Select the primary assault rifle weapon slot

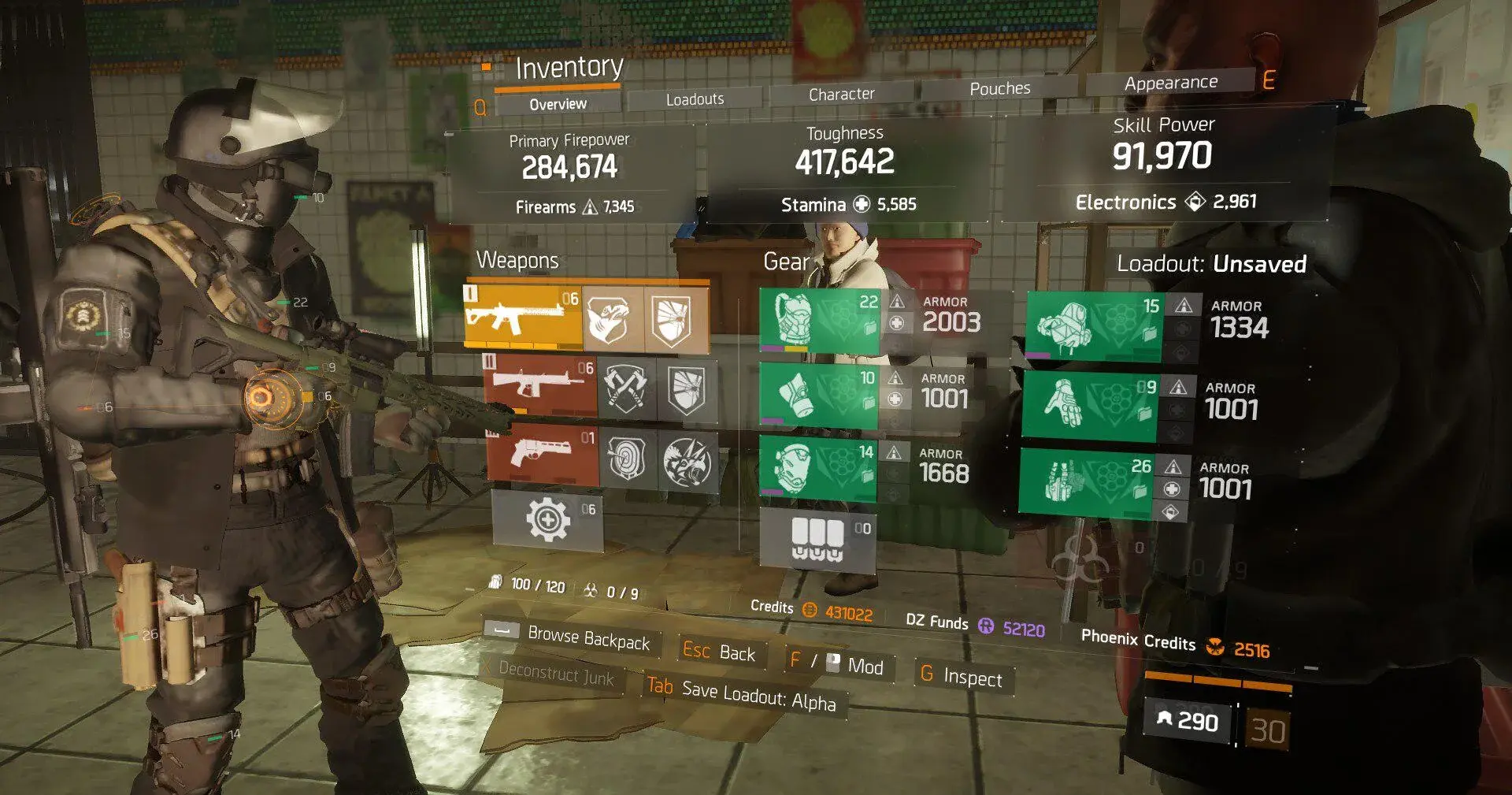pos(523,317)
